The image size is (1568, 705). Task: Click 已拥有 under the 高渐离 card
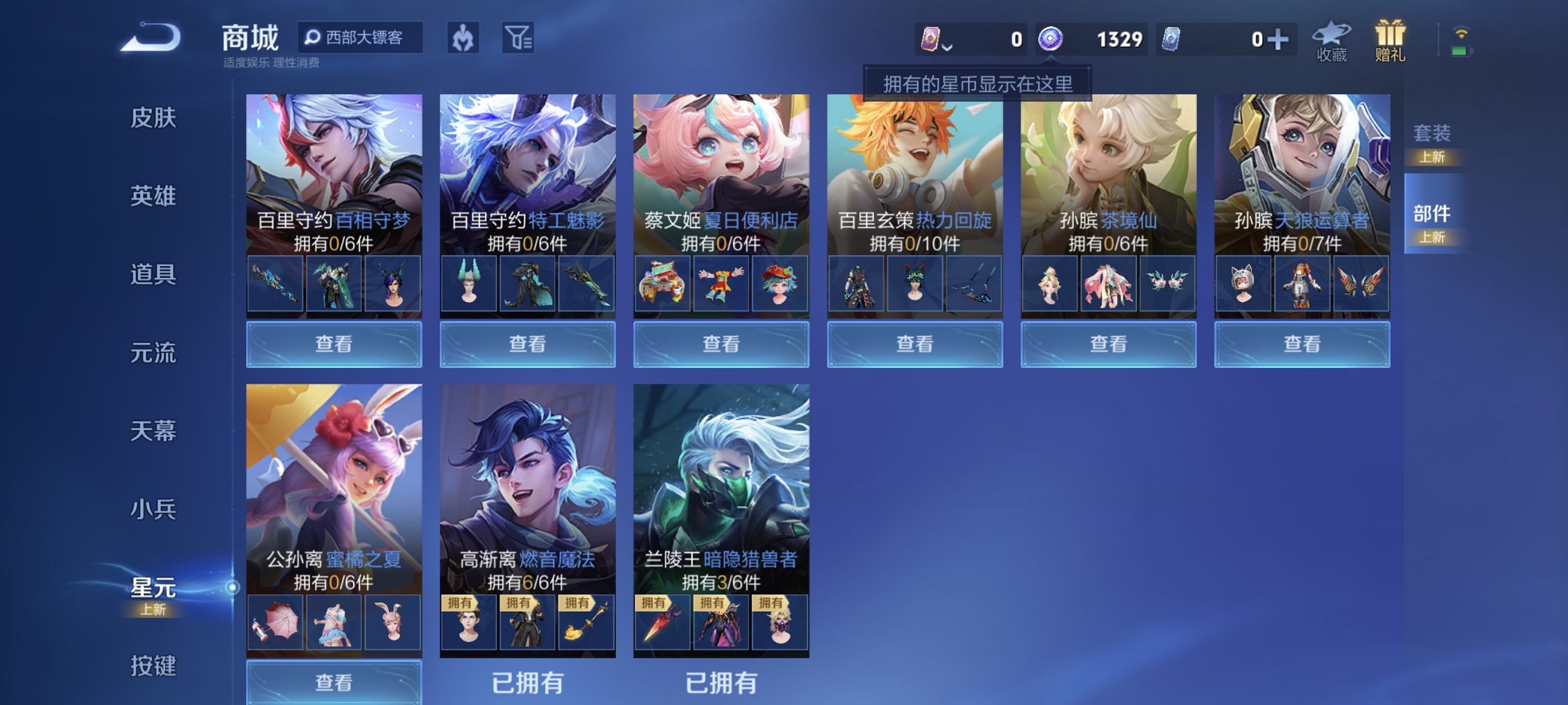coord(527,681)
